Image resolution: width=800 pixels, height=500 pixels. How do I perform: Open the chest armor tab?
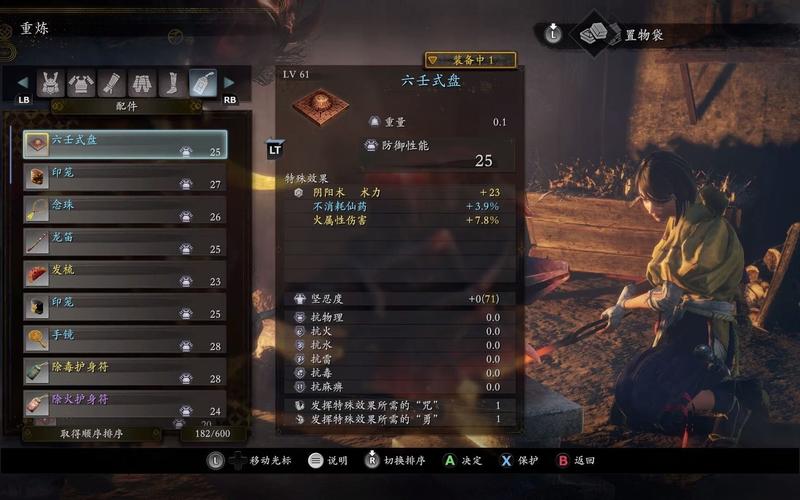(82, 83)
